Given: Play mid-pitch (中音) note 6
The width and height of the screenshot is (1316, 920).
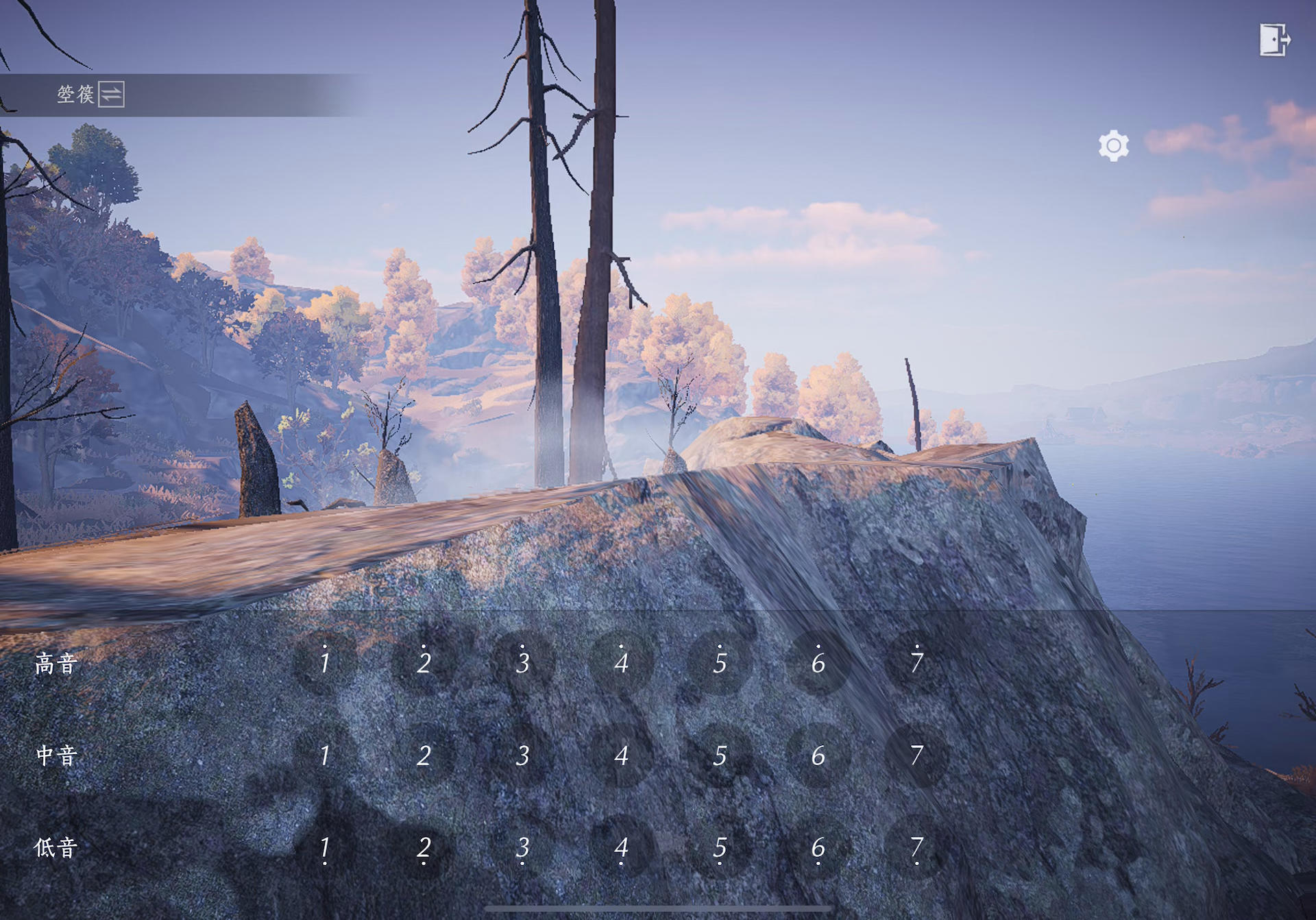Looking at the screenshot, I should [x=818, y=755].
